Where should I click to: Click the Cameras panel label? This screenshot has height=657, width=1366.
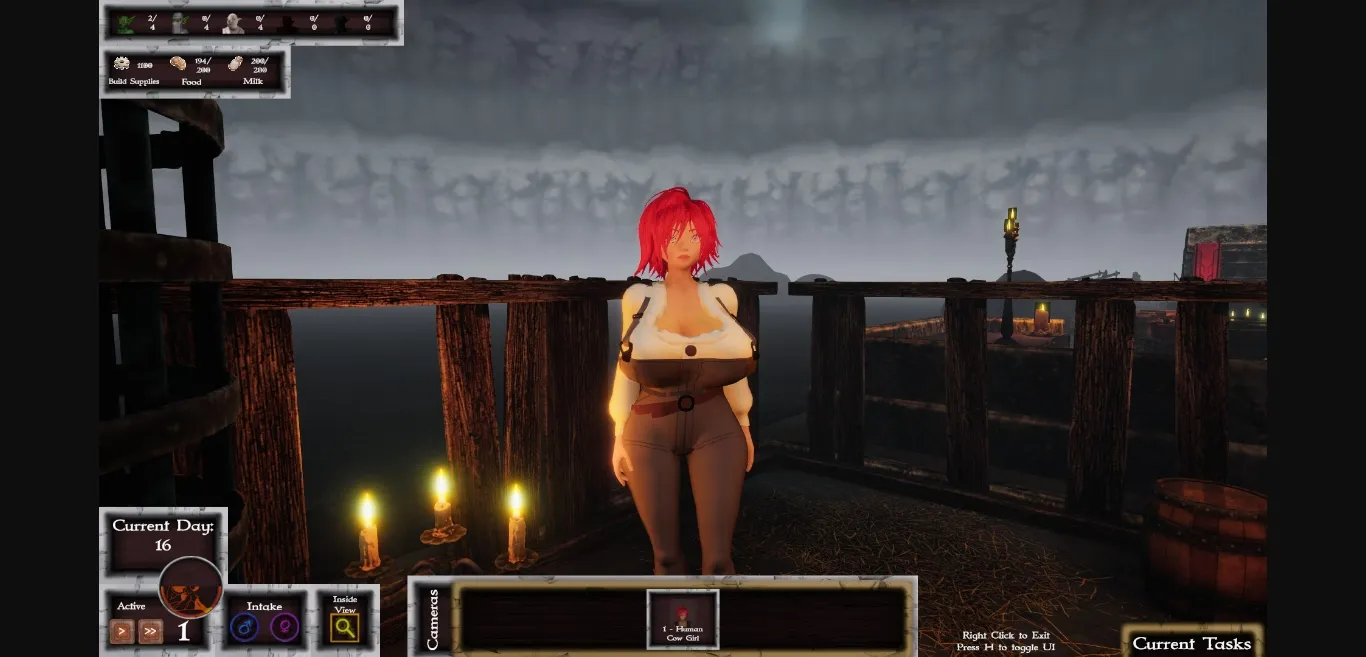pos(433,620)
